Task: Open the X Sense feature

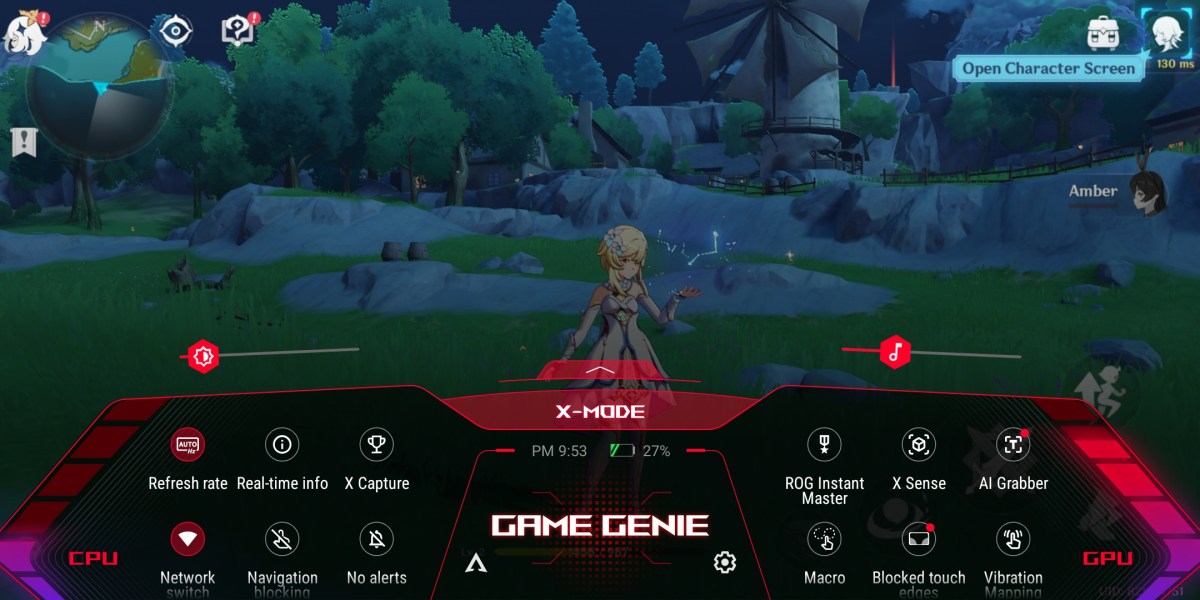Action: pyautogui.click(x=918, y=444)
